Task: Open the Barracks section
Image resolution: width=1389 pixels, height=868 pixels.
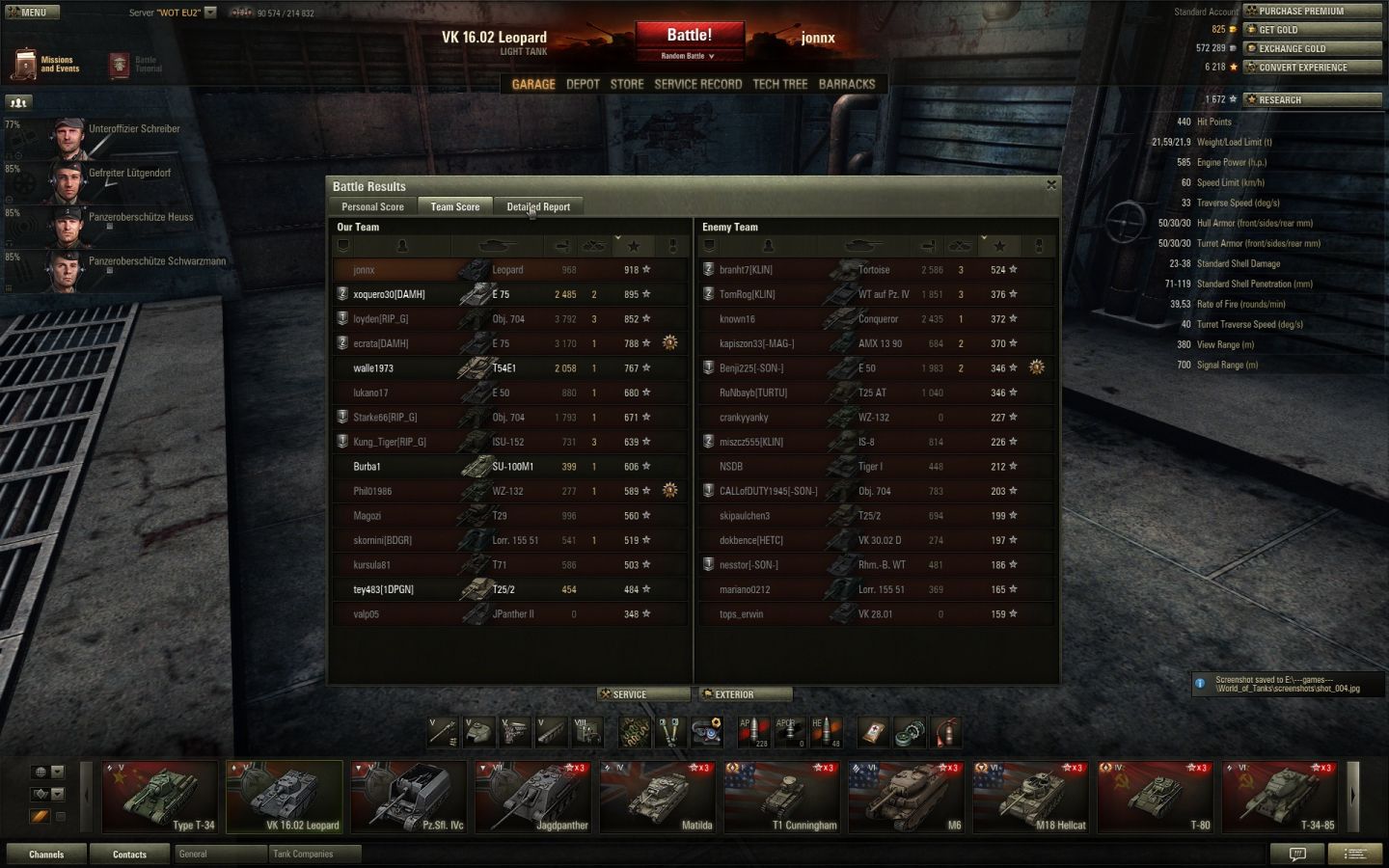Action: tap(847, 84)
